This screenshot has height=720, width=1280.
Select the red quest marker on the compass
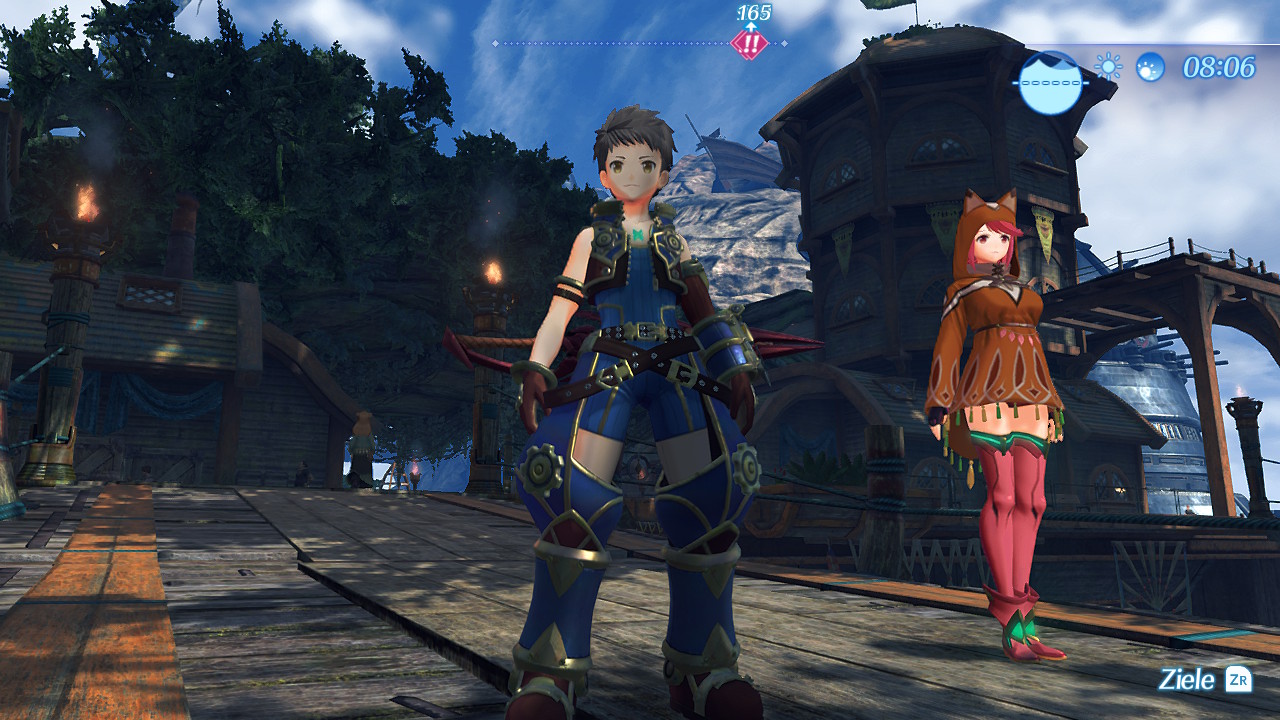tap(749, 44)
